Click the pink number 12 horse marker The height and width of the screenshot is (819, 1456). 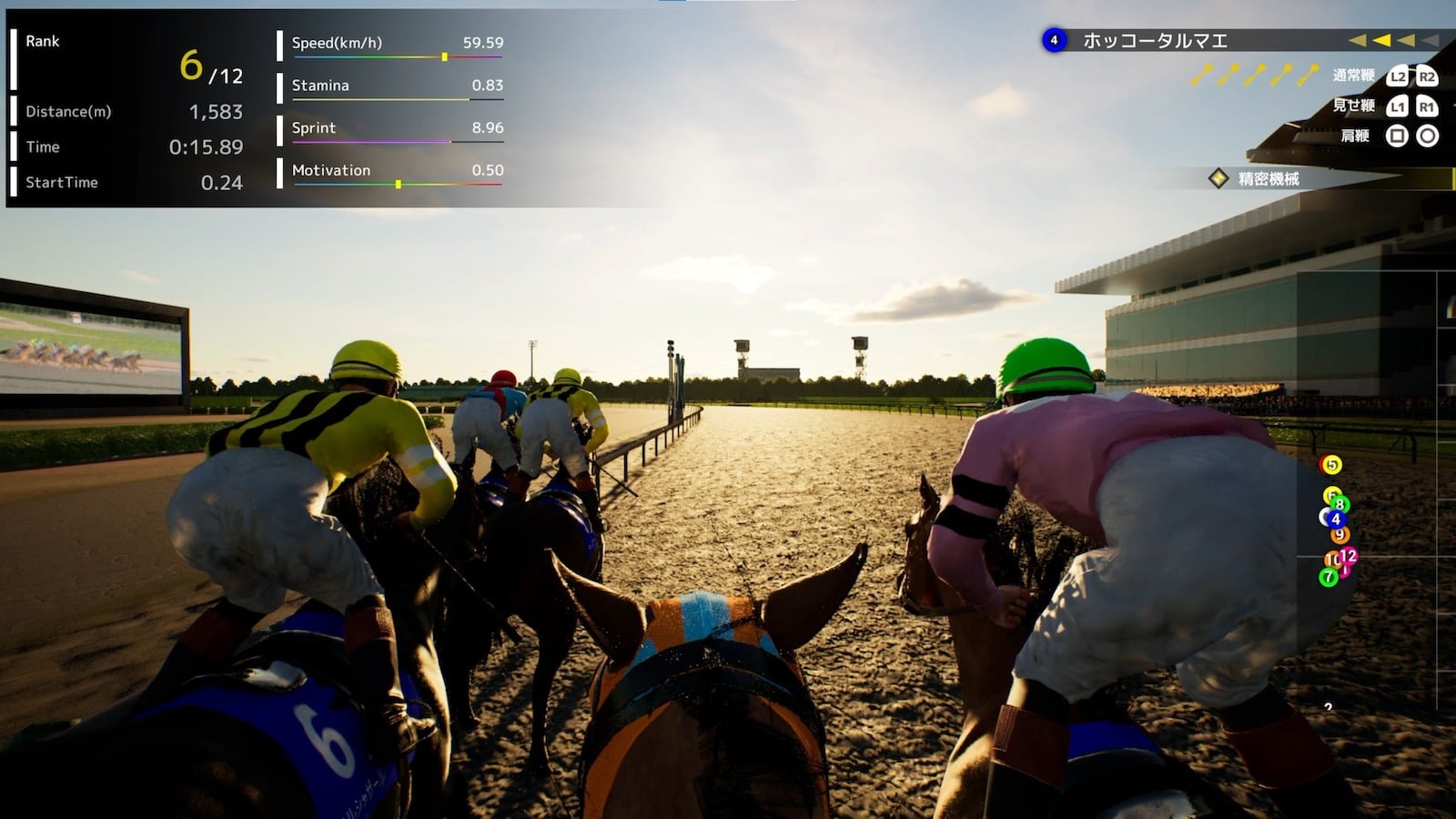tap(1349, 555)
